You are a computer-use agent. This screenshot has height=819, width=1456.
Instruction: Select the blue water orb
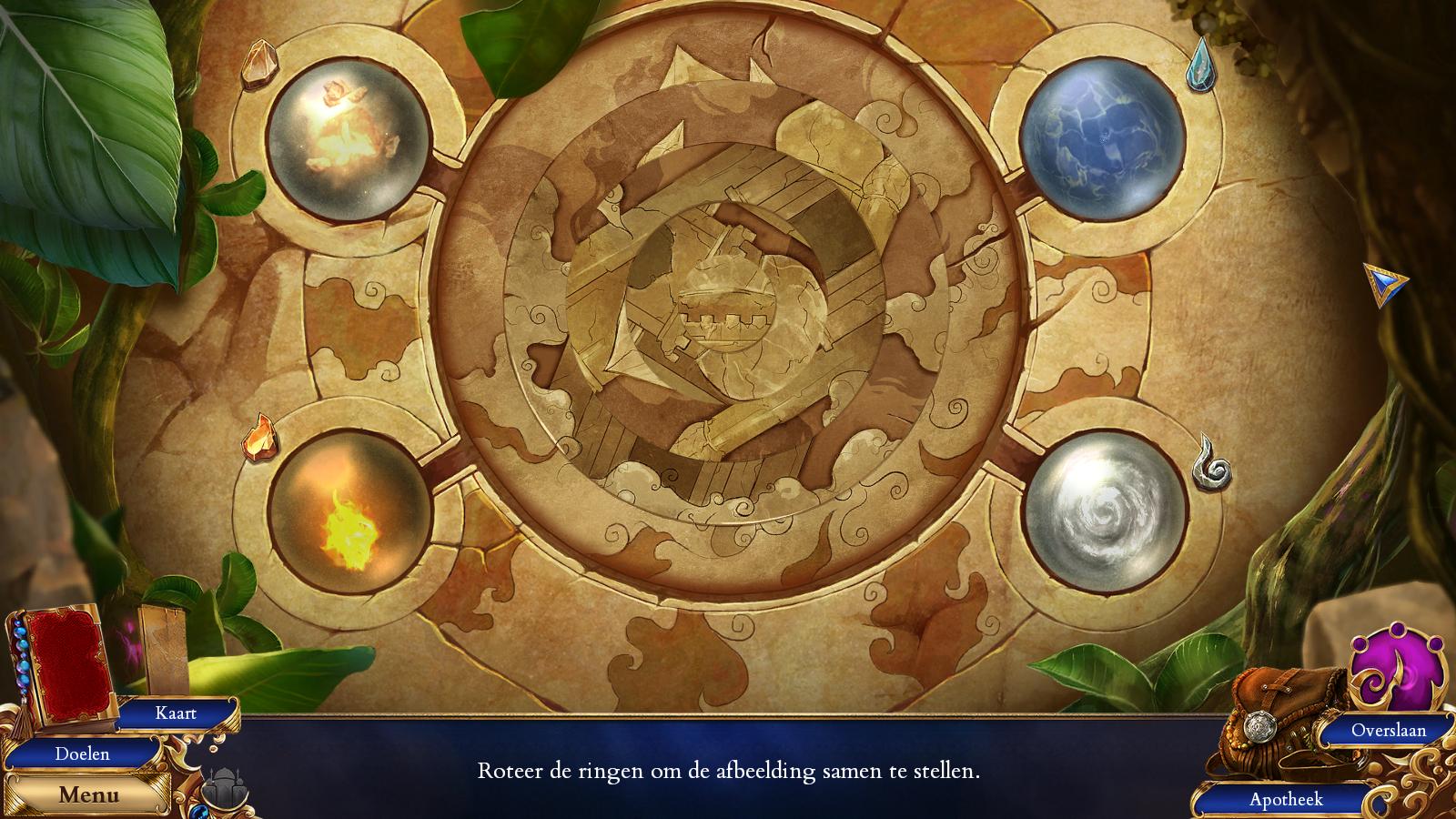[1101, 143]
